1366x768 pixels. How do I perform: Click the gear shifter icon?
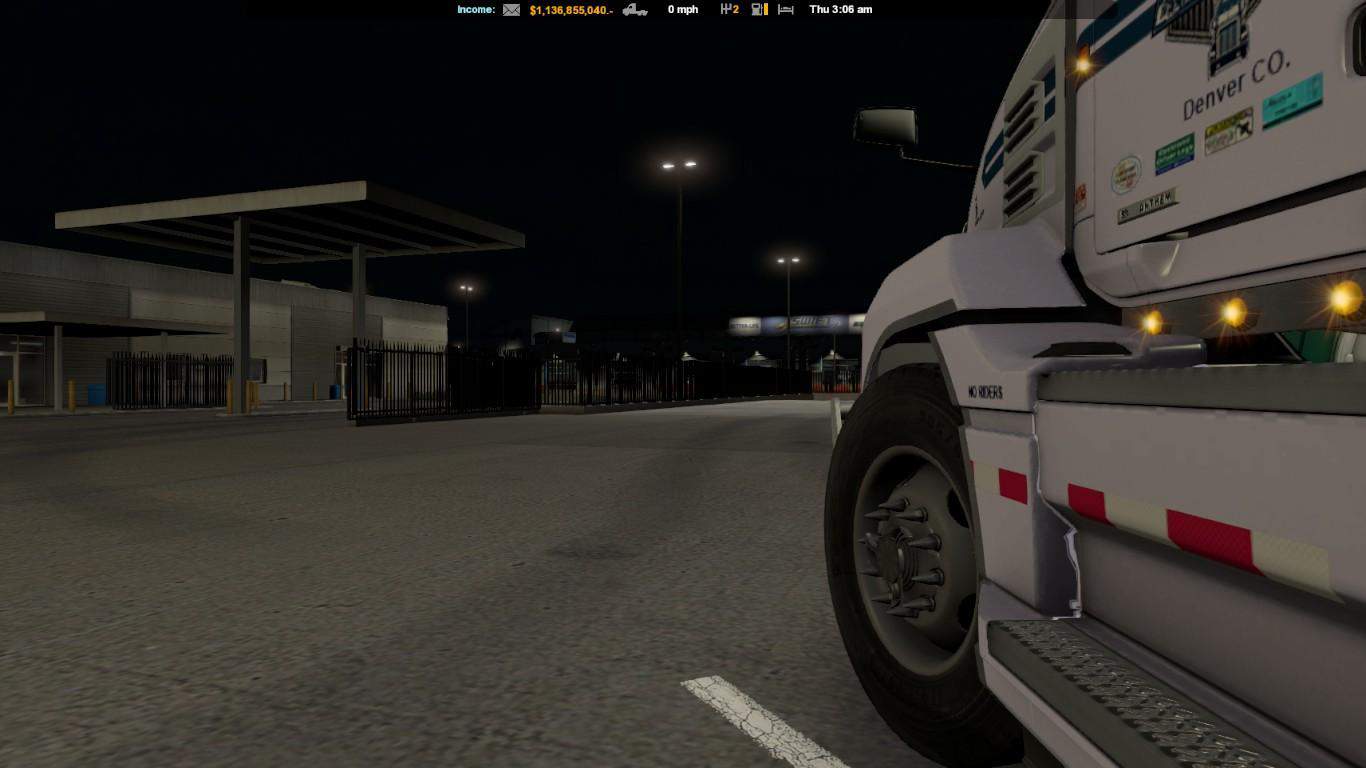[725, 10]
